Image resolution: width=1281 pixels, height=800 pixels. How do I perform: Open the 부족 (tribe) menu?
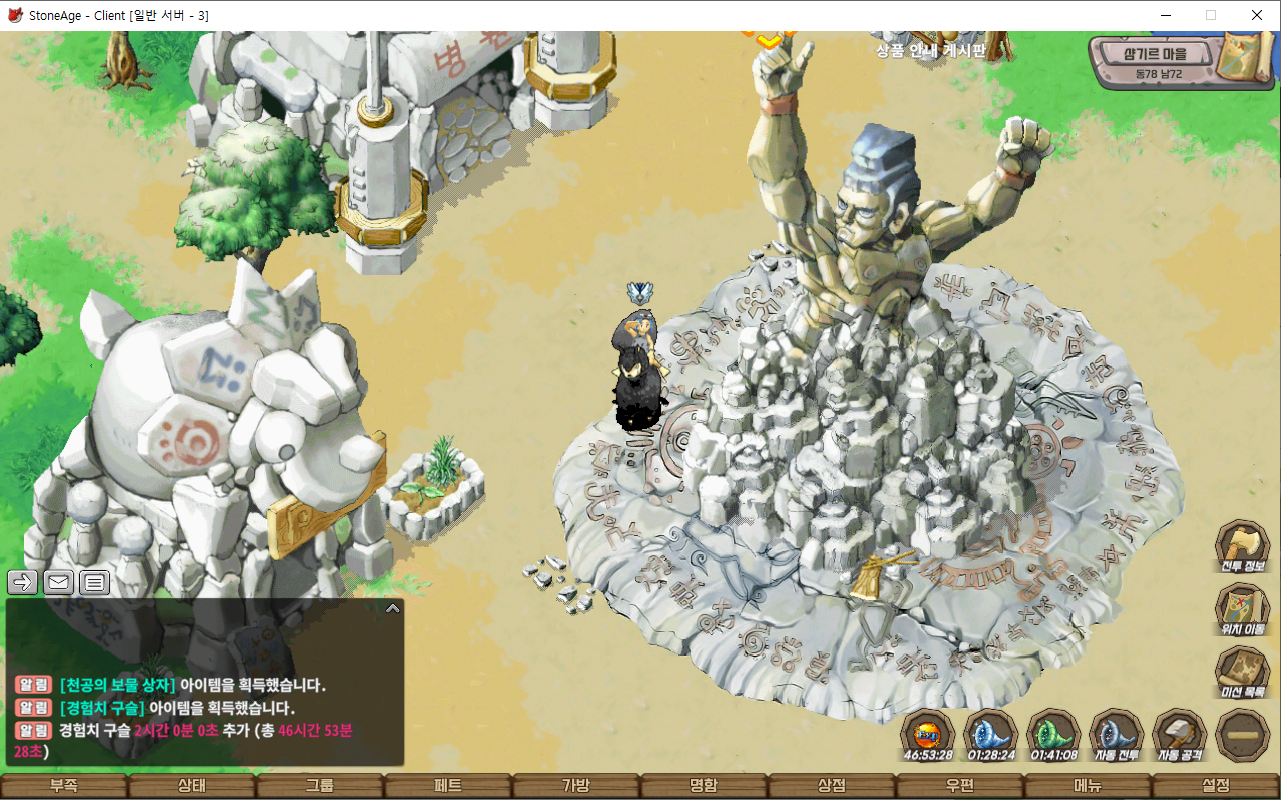pyautogui.click(x=64, y=786)
